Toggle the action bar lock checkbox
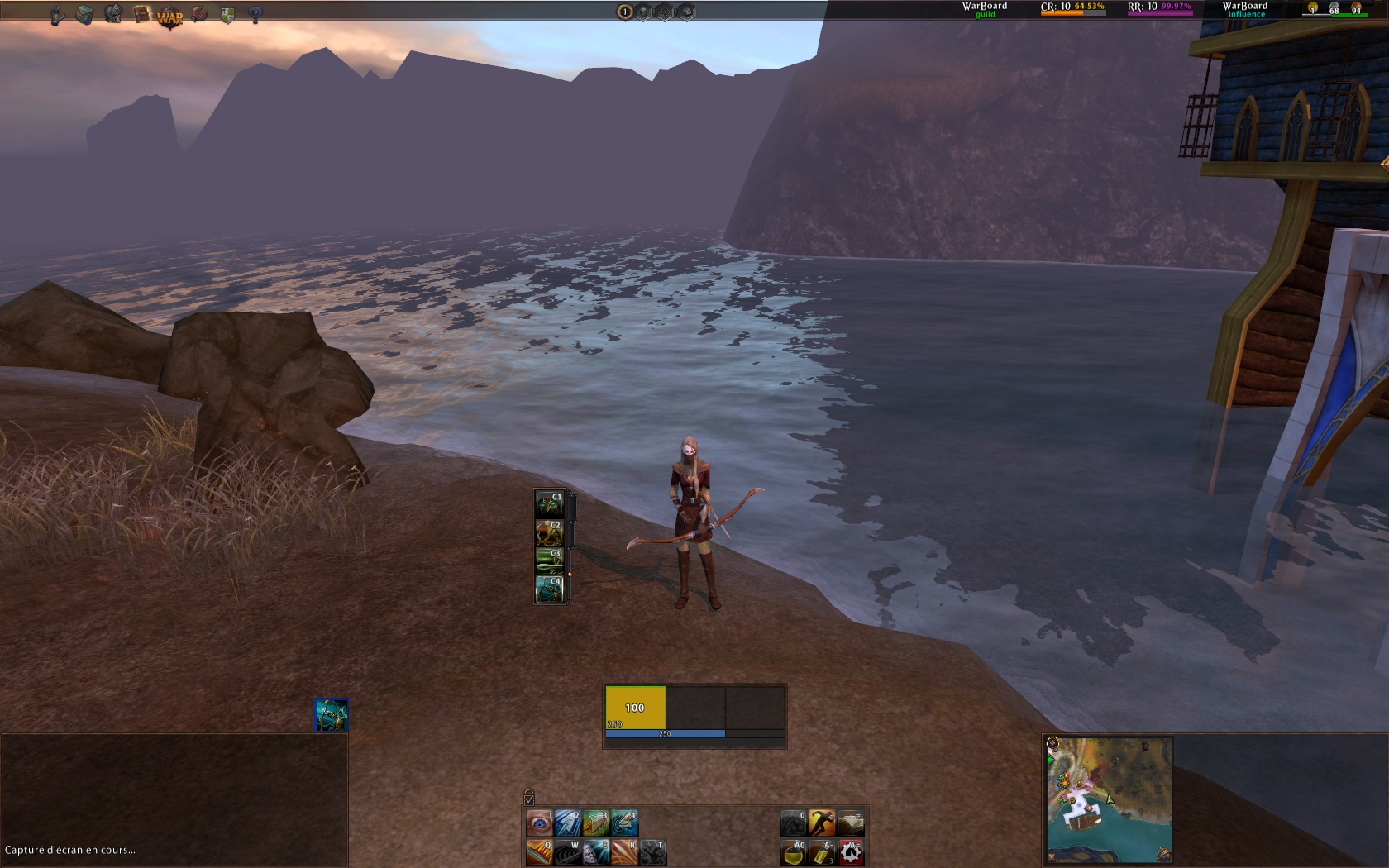1389x868 pixels. 529,799
